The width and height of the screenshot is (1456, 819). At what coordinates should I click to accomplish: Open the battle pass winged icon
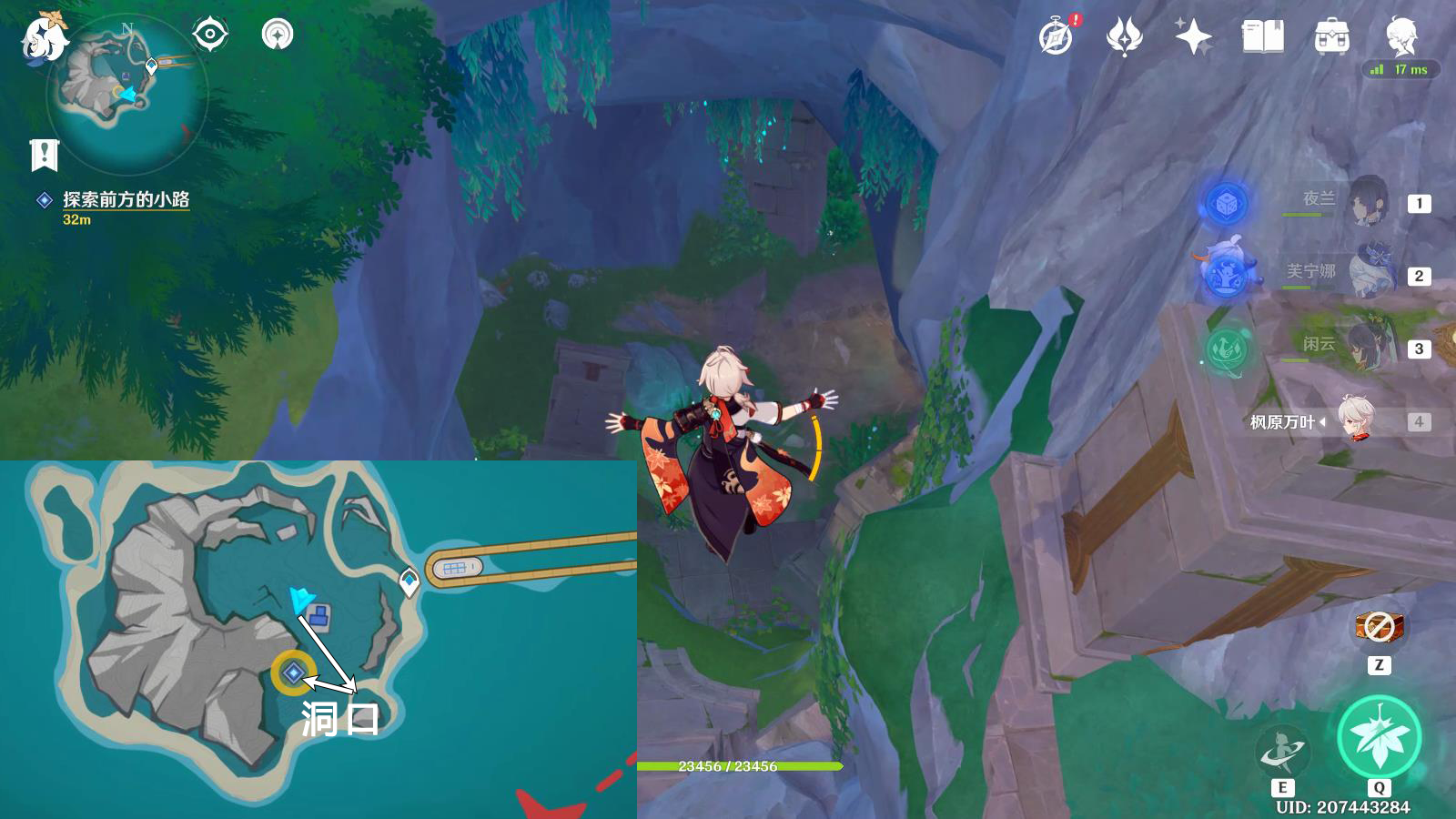(x=1125, y=36)
